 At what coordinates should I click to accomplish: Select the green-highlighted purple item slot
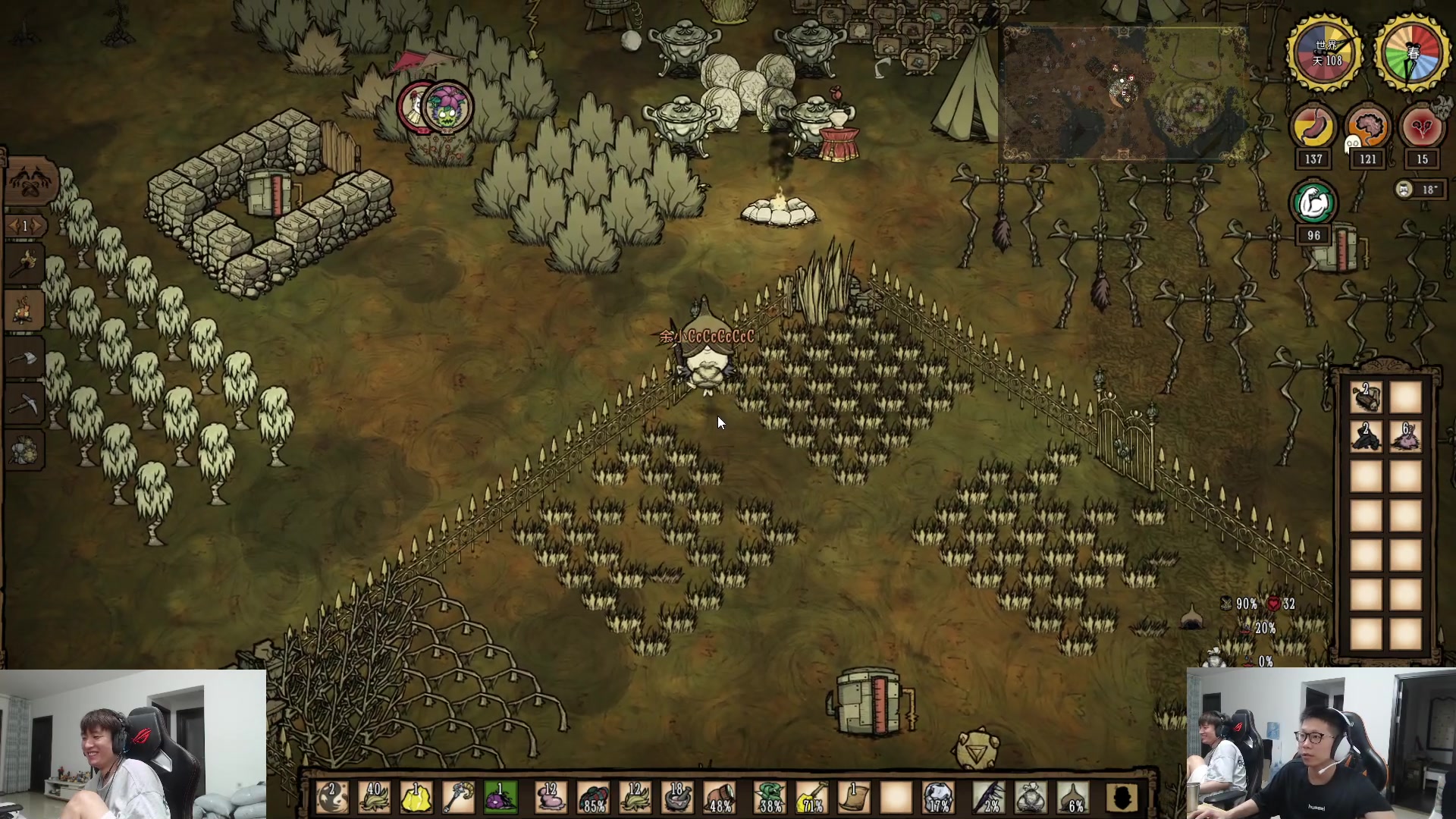click(x=500, y=798)
